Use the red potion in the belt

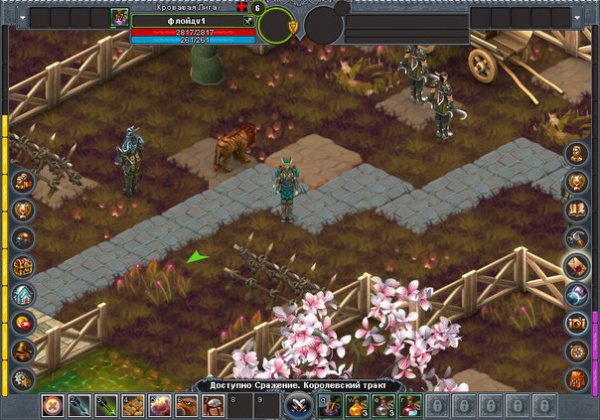pyautogui.click(x=410, y=406)
